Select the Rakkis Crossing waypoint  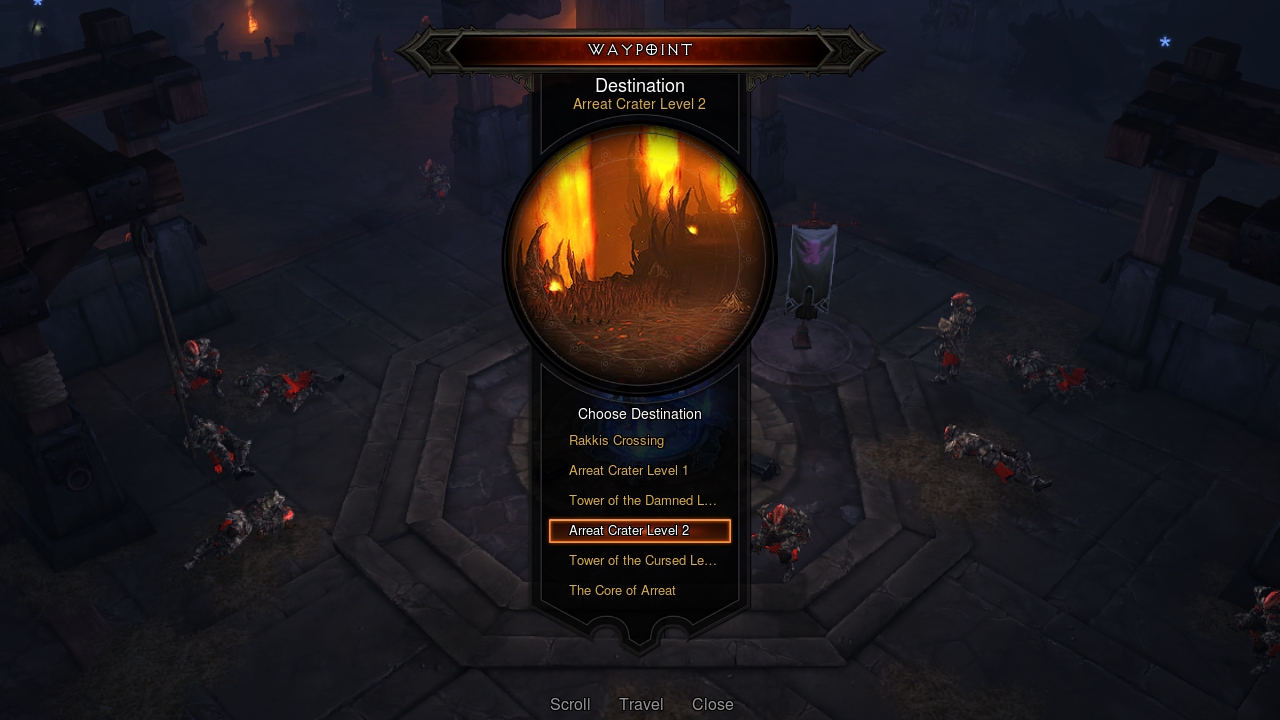(x=616, y=440)
